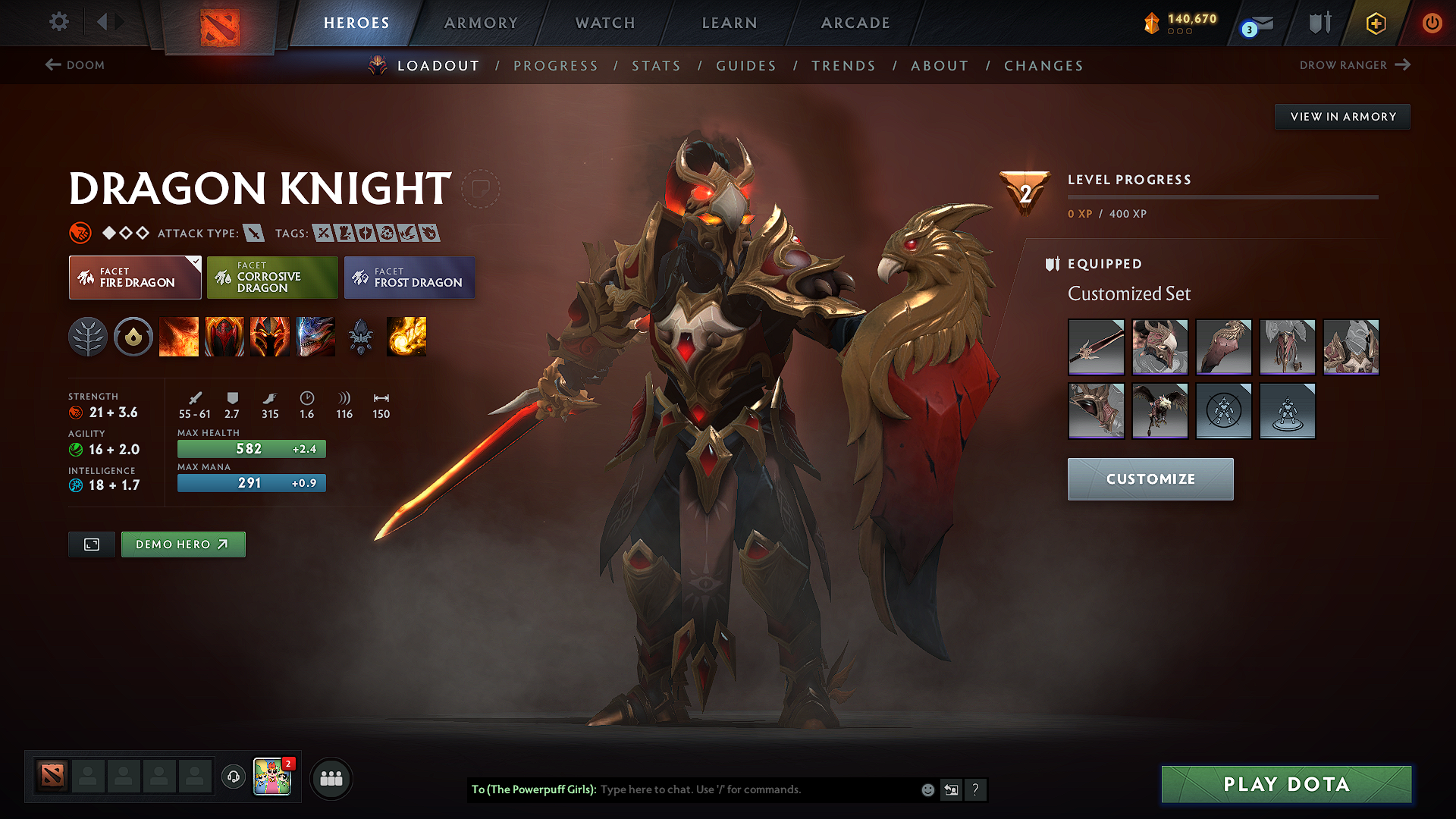Open the GUIDES section
The height and width of the screenshot is (819, 1456).
point(746,66)
